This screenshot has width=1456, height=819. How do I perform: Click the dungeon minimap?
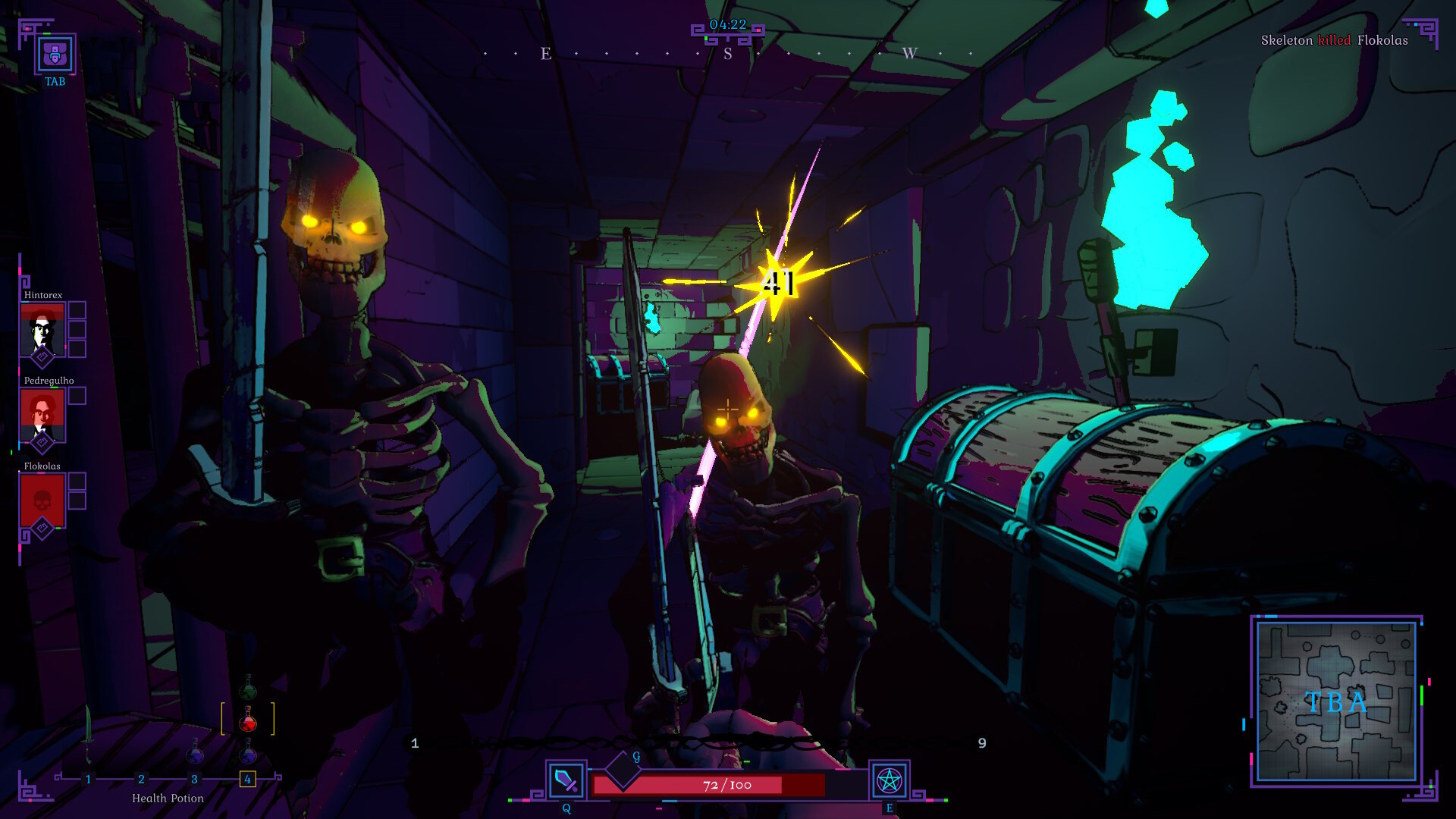[1336, 701]
